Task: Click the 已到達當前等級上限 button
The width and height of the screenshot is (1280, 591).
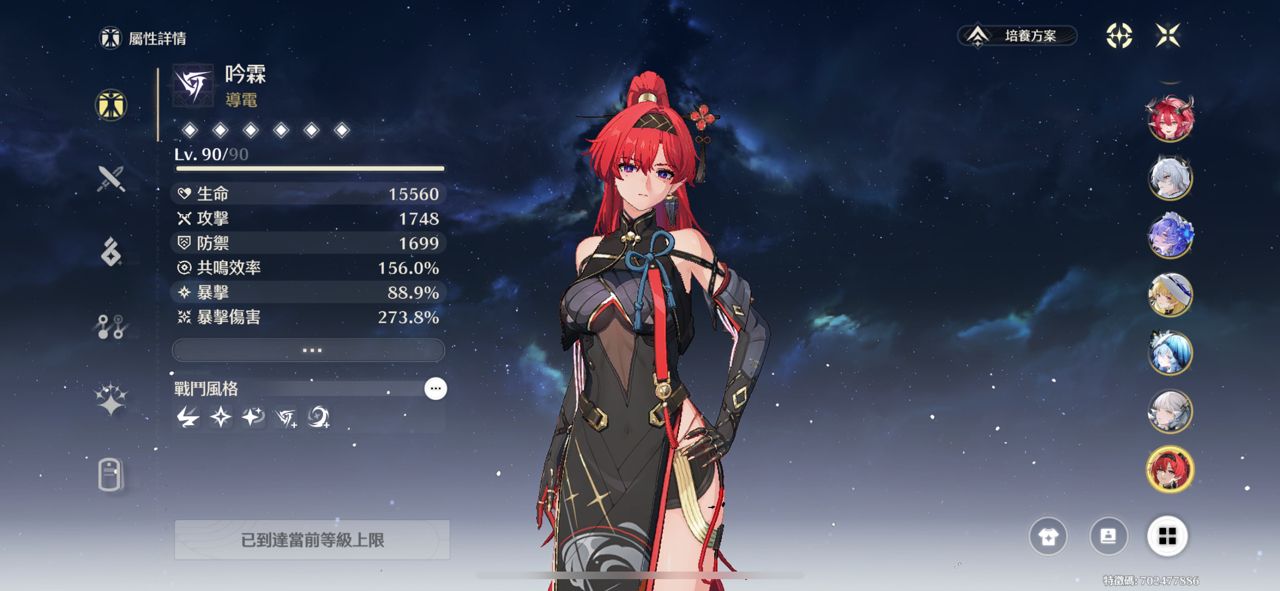Action: point(312,540)
